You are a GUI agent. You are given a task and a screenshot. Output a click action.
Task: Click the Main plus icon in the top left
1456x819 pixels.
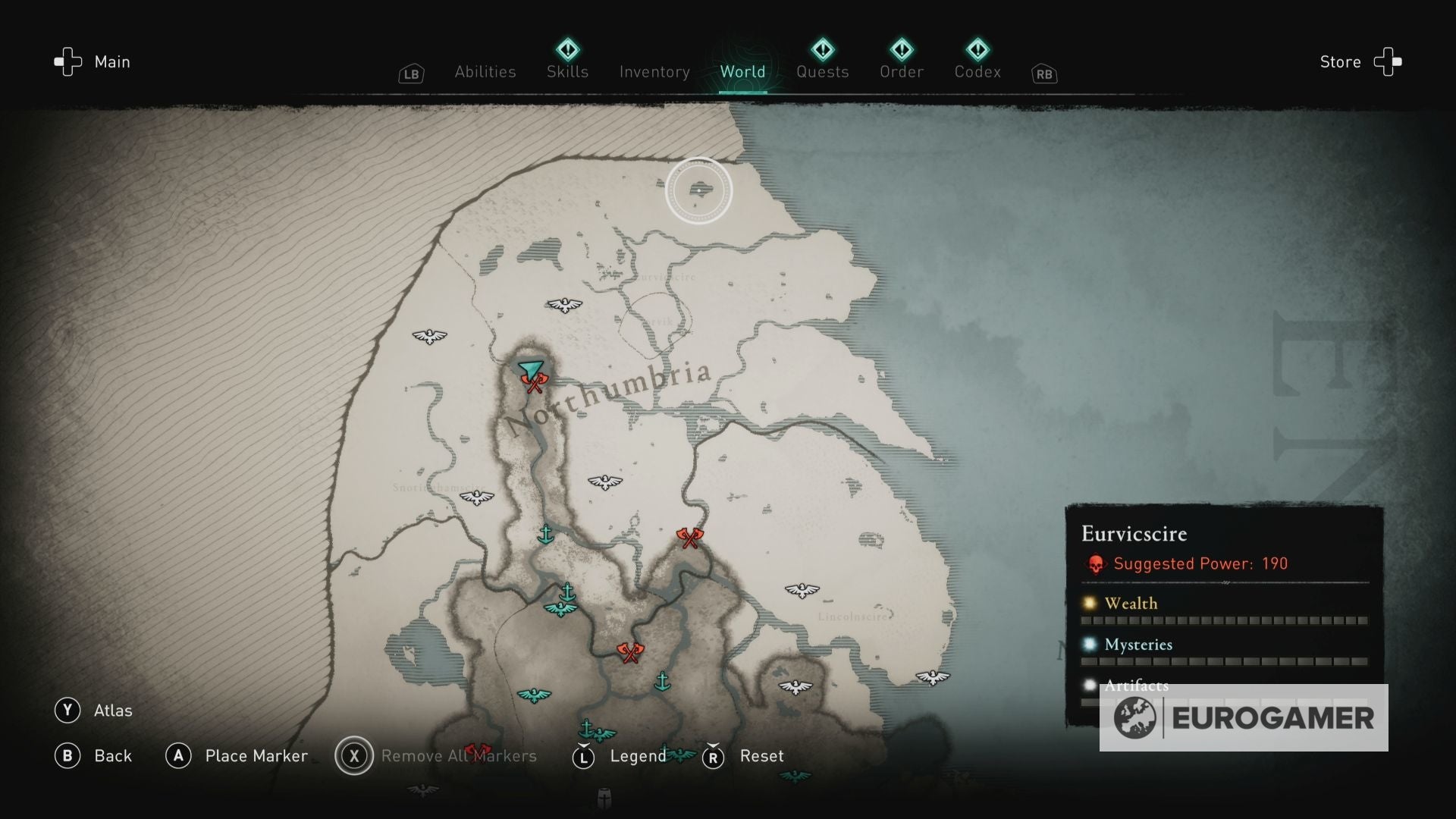(x=67, y=62)
